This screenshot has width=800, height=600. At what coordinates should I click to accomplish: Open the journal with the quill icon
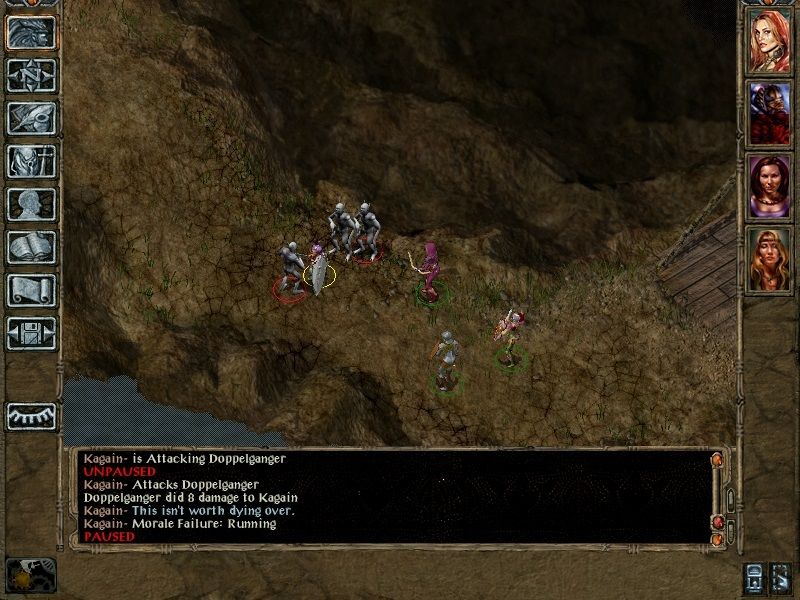[x=31, y=118]
